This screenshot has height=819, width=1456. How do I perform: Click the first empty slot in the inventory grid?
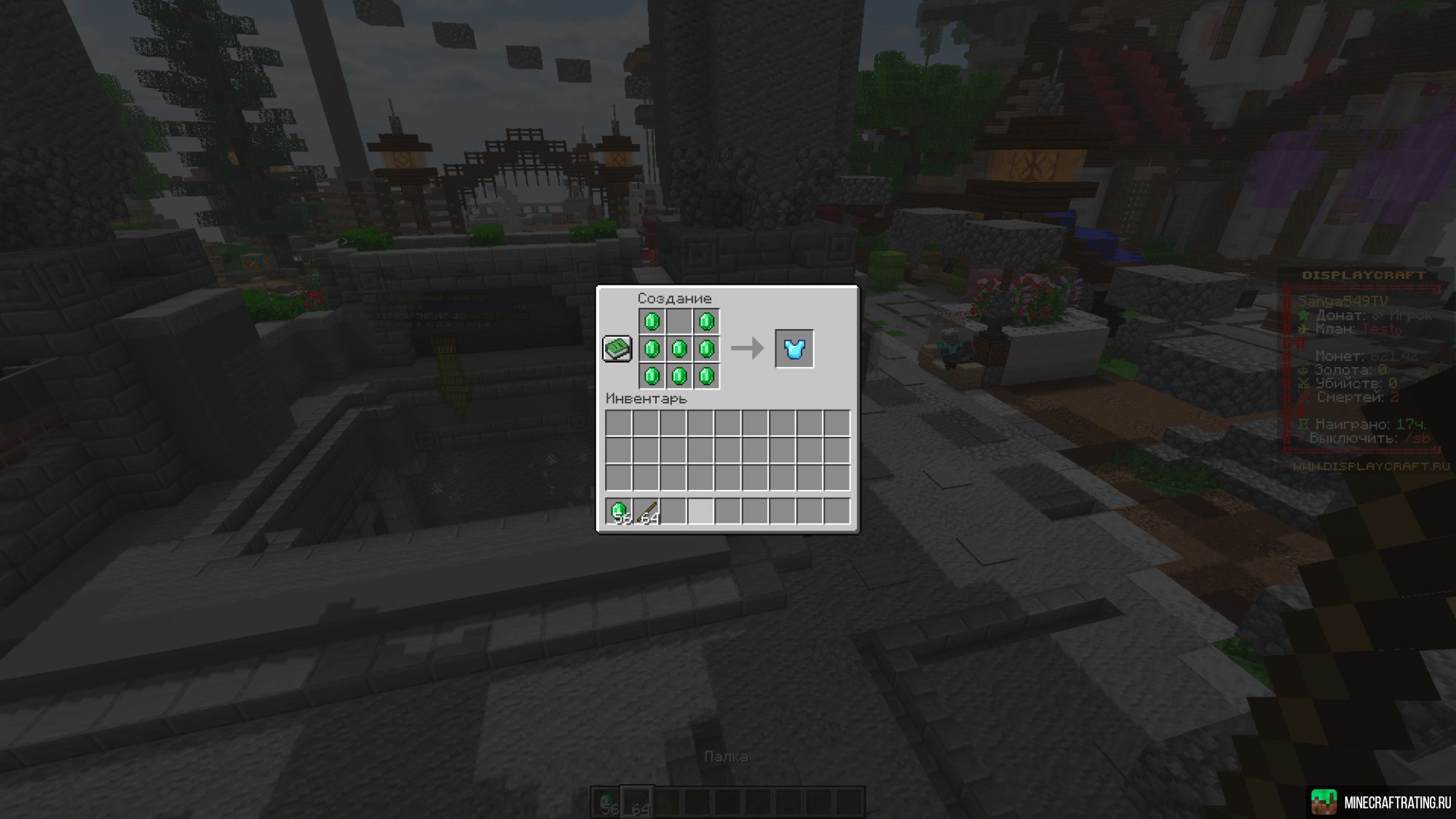(x=619, y=423)
